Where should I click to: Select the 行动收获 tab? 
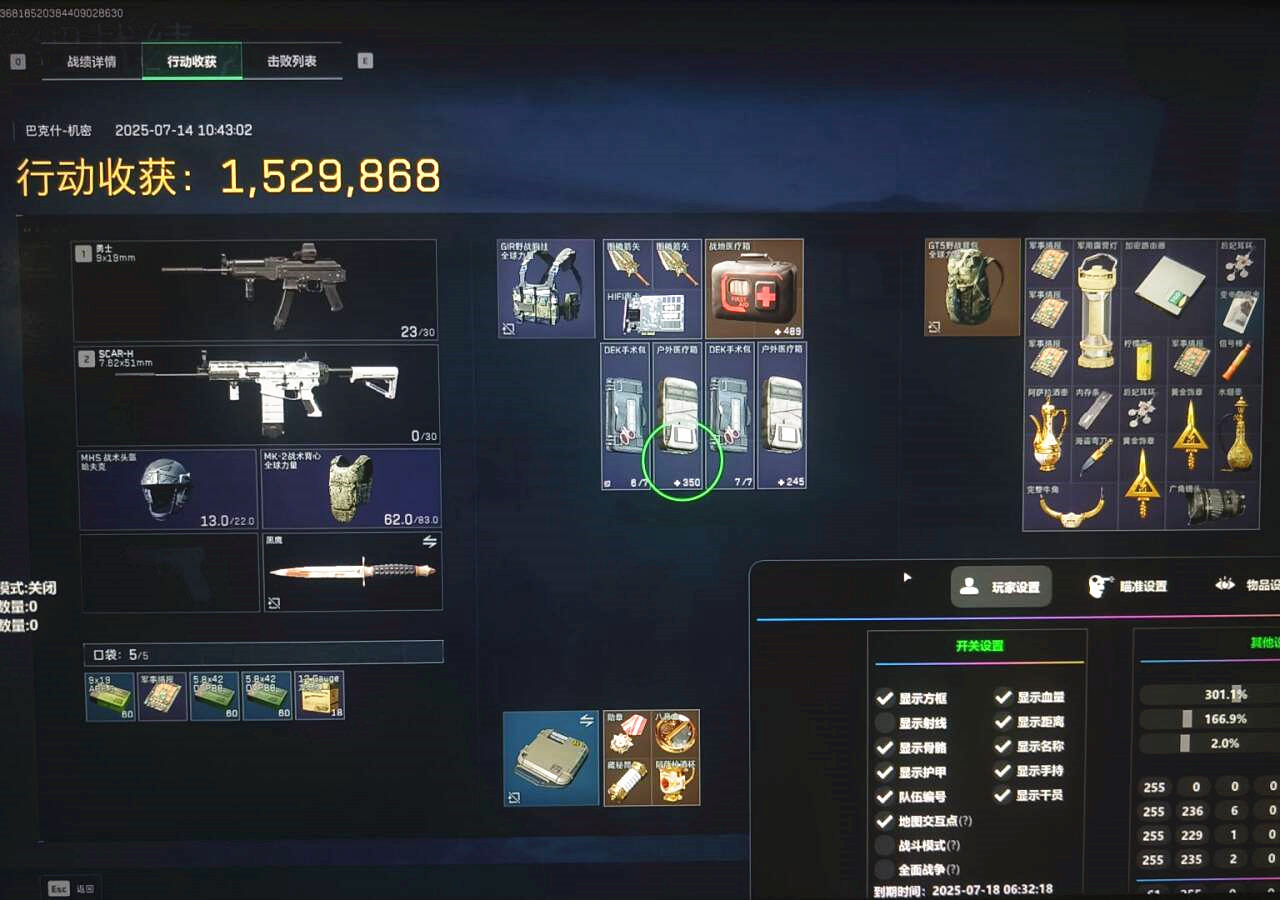pyautogui.click(x=191, y=62)
